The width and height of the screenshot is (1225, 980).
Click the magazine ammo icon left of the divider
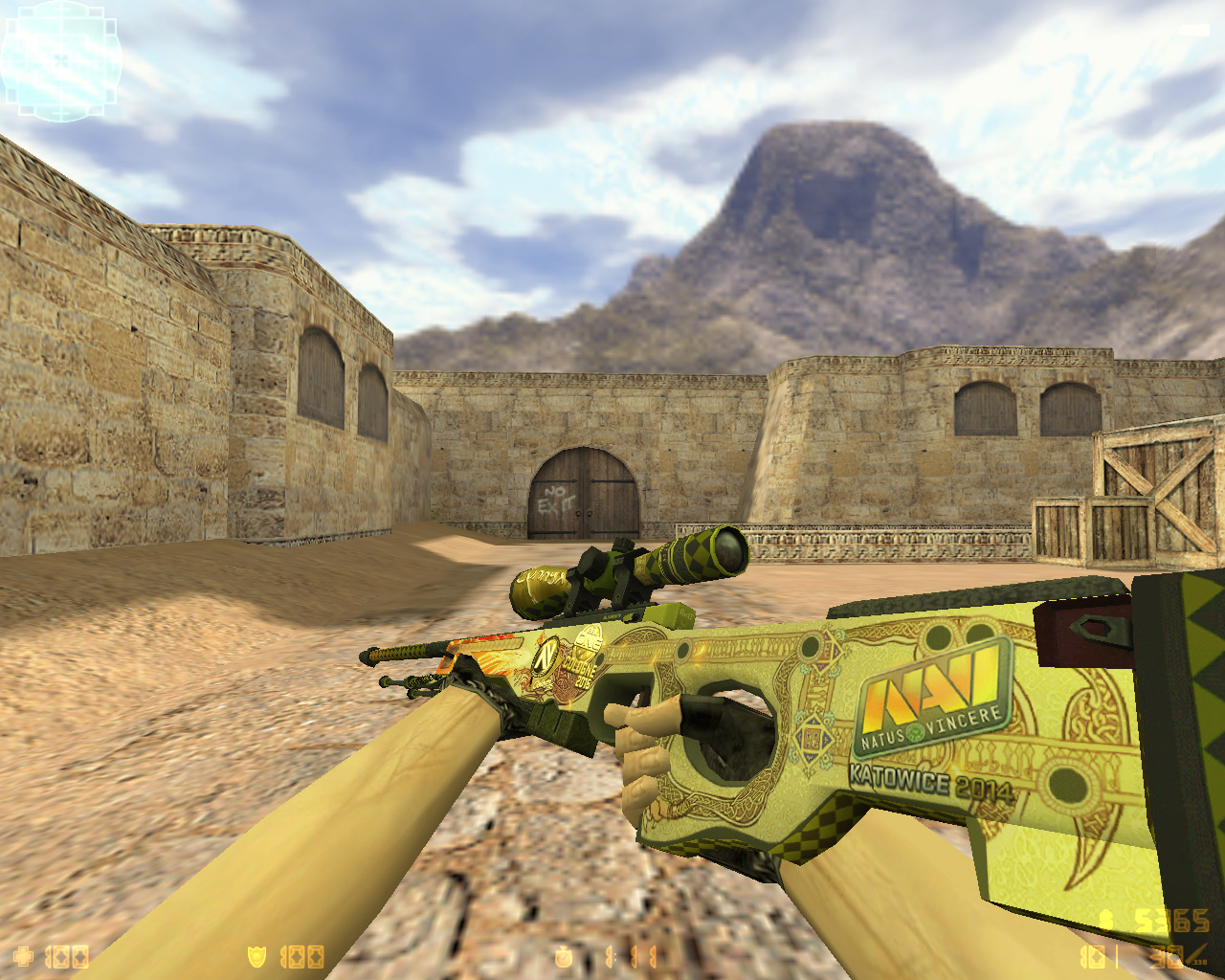tap(1092, 957)
